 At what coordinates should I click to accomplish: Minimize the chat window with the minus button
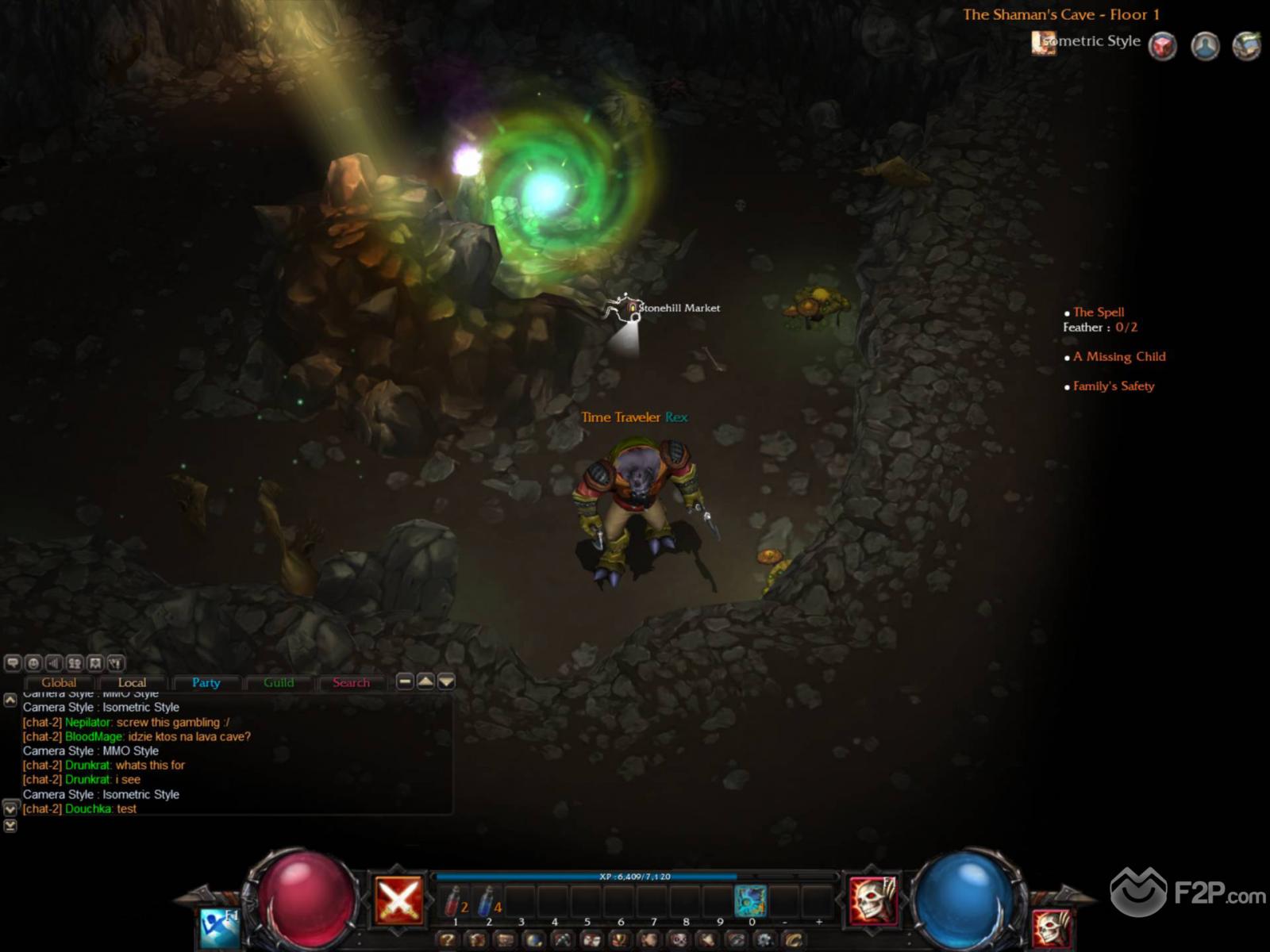click(405, 681)
